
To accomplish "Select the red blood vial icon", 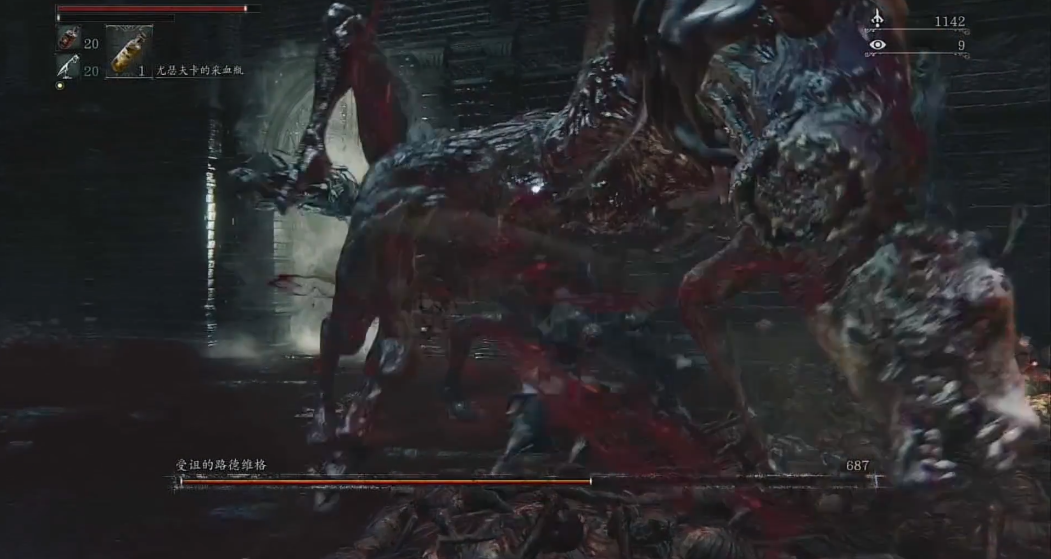I will [70, 39].
